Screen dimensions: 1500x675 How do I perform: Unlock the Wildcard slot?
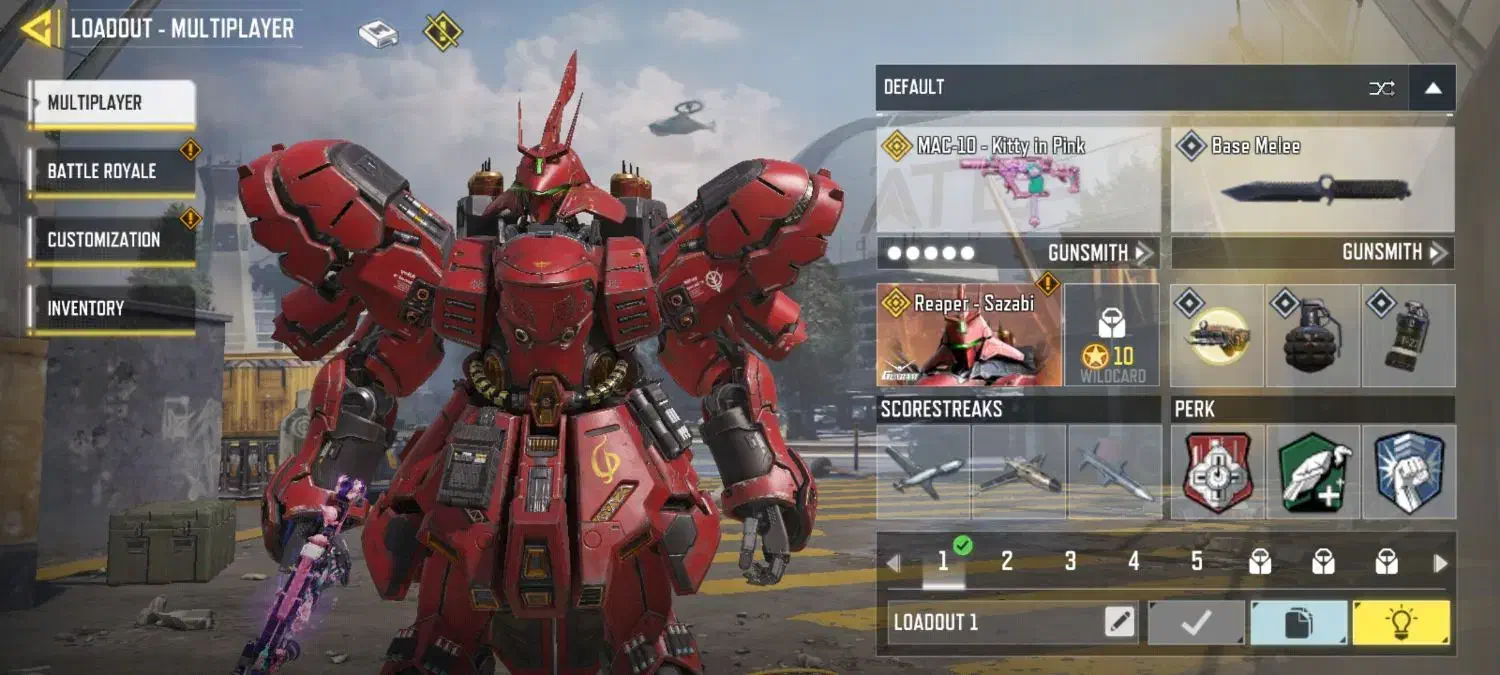[1112, 336]
